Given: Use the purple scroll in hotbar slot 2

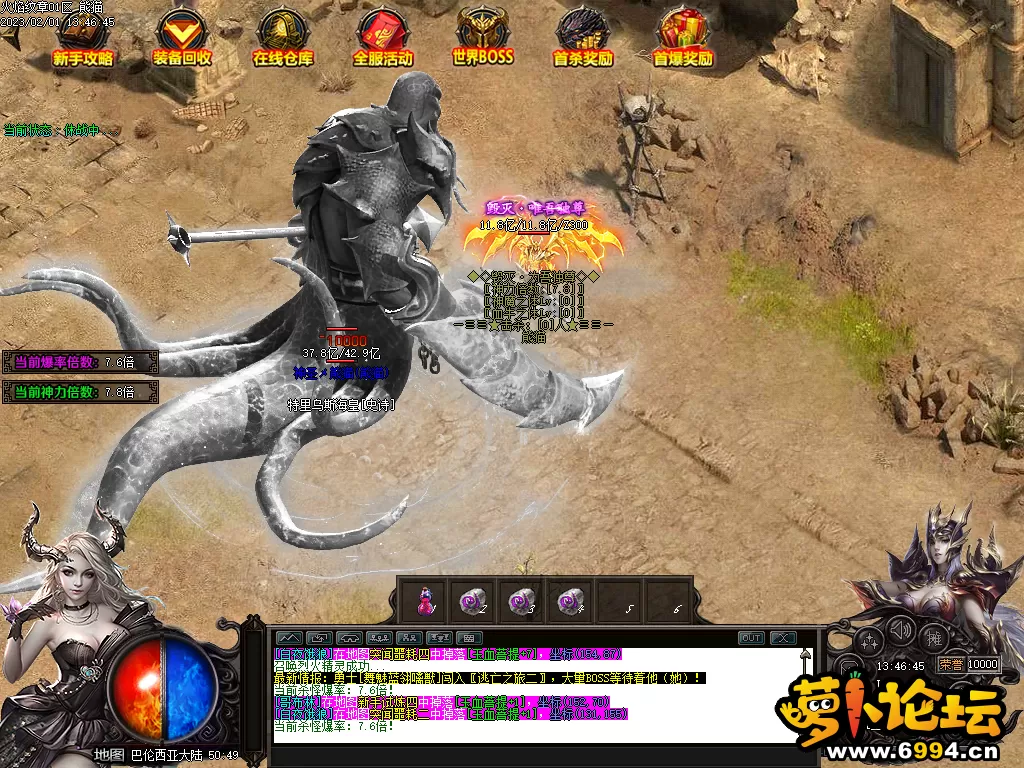Looking at the screenshot, I should 472,600.
